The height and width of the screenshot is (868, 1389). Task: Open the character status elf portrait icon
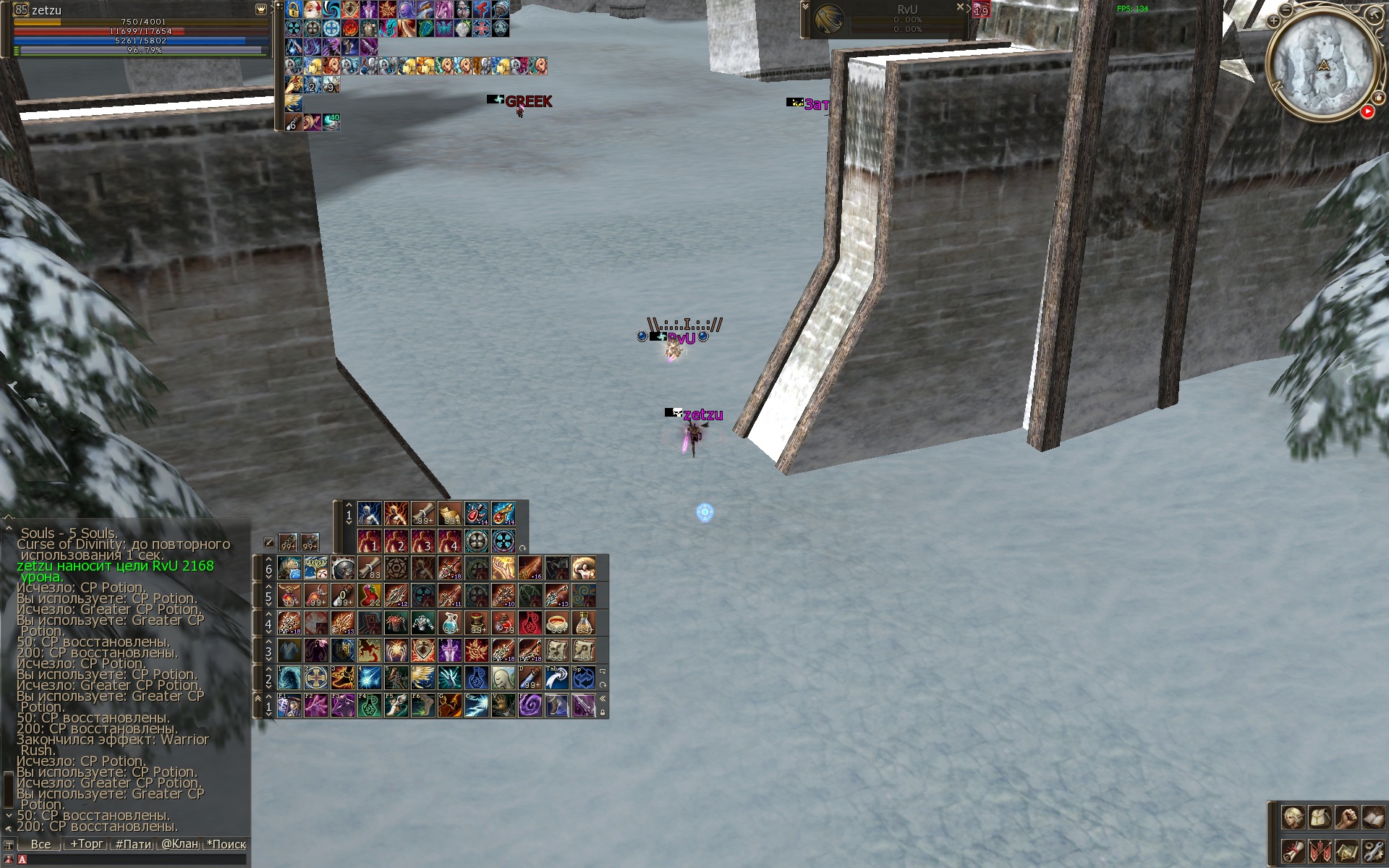[x=1293, y=817]
